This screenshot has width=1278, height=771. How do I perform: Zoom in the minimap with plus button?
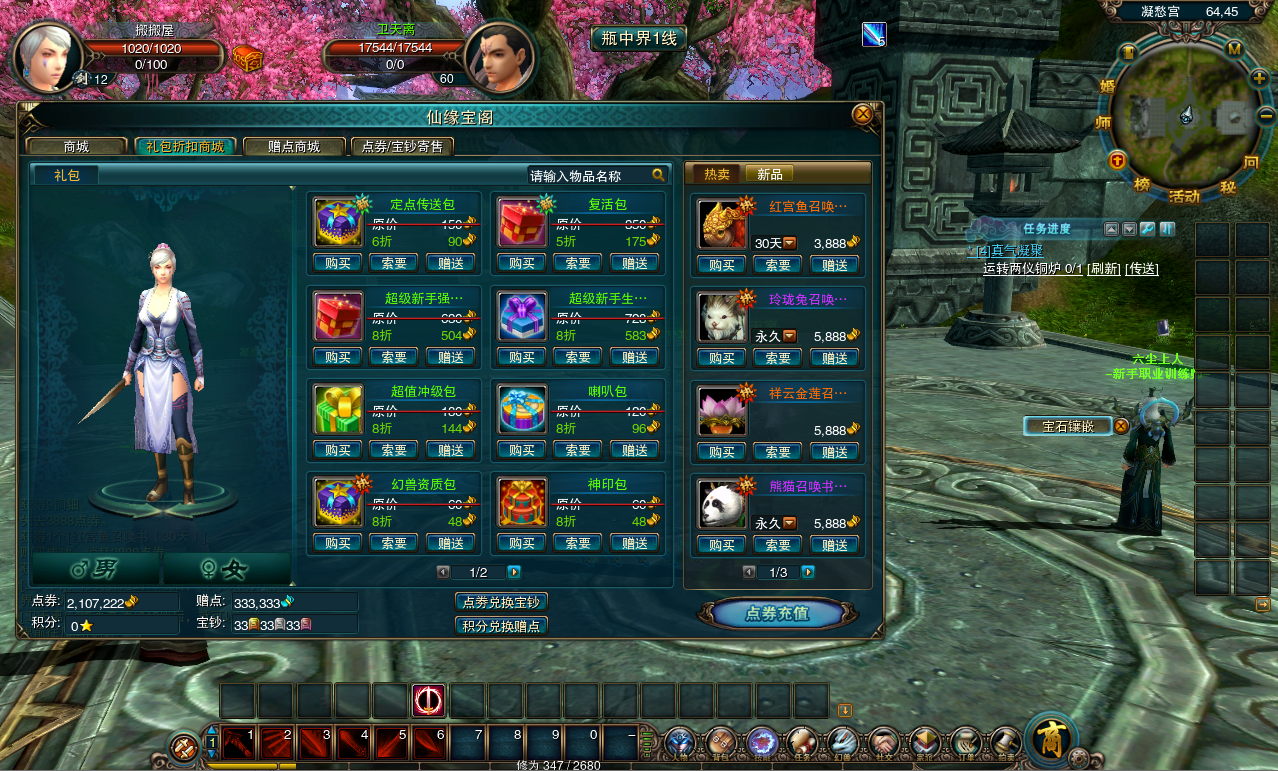coord(1259,77)
